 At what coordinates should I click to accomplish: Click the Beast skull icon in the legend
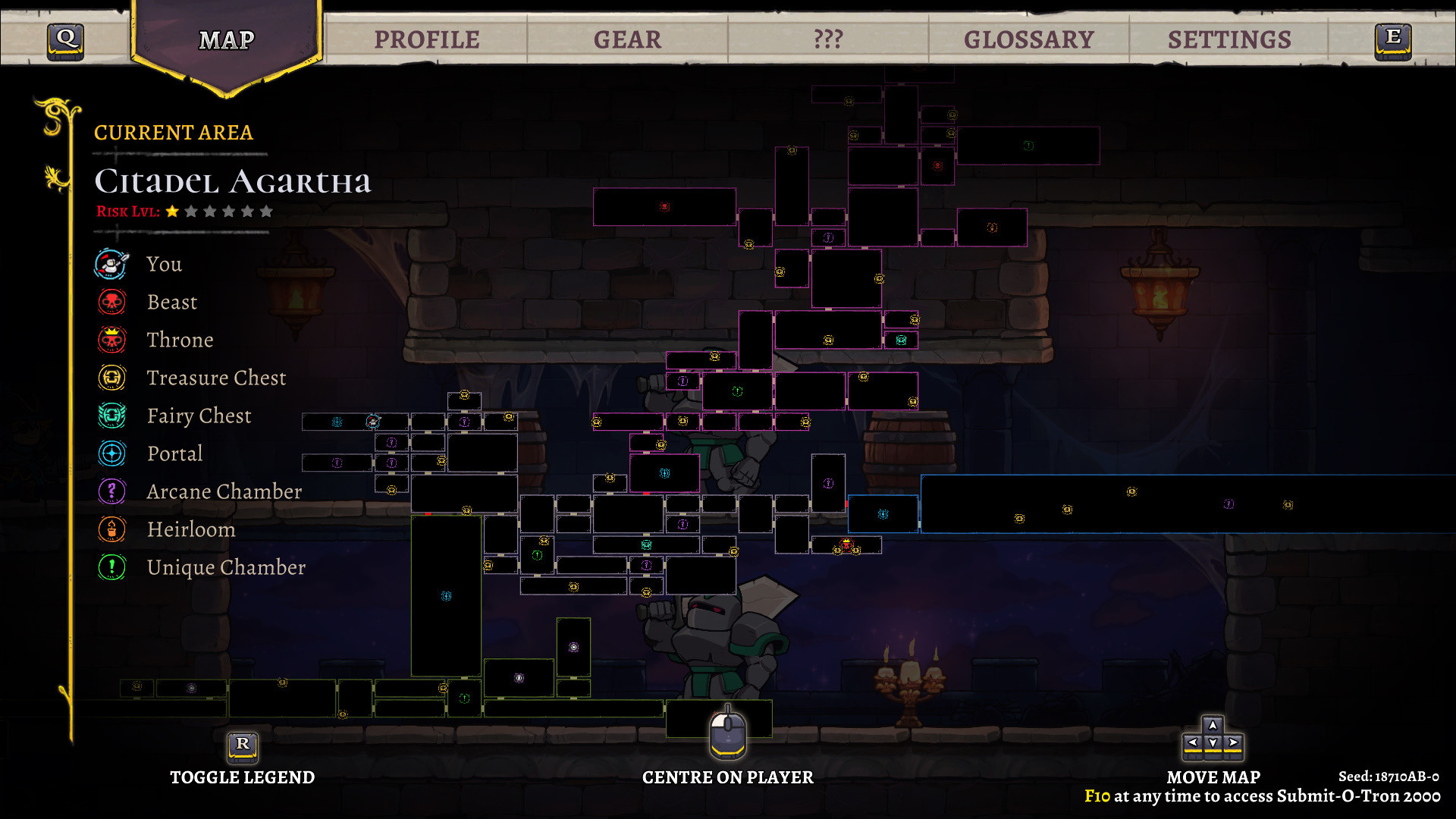111,302
